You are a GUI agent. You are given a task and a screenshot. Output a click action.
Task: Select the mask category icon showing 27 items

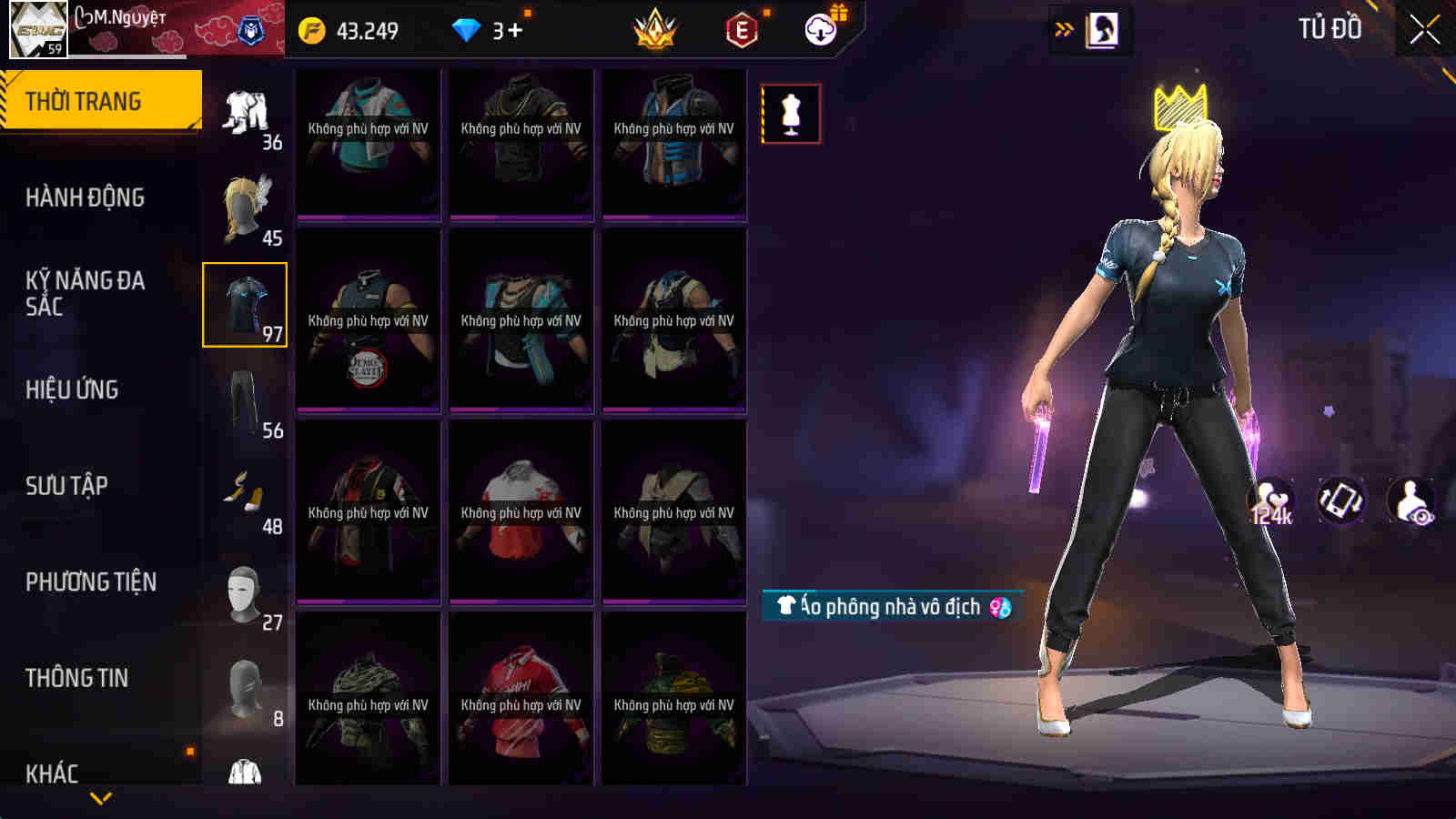click(244, 591)
